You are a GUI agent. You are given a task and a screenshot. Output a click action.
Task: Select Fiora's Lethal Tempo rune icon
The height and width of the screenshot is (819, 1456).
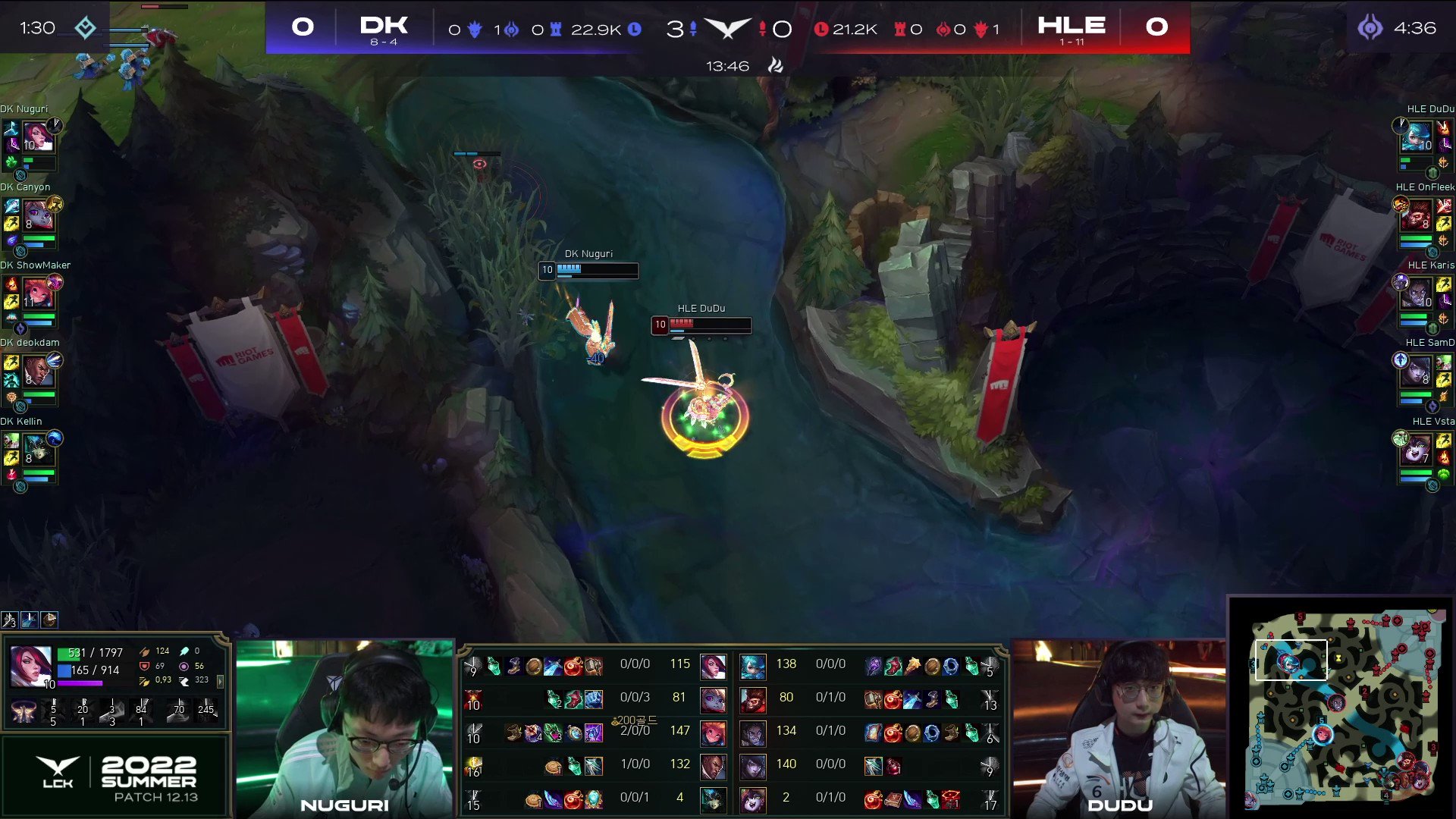coord(24,713)
